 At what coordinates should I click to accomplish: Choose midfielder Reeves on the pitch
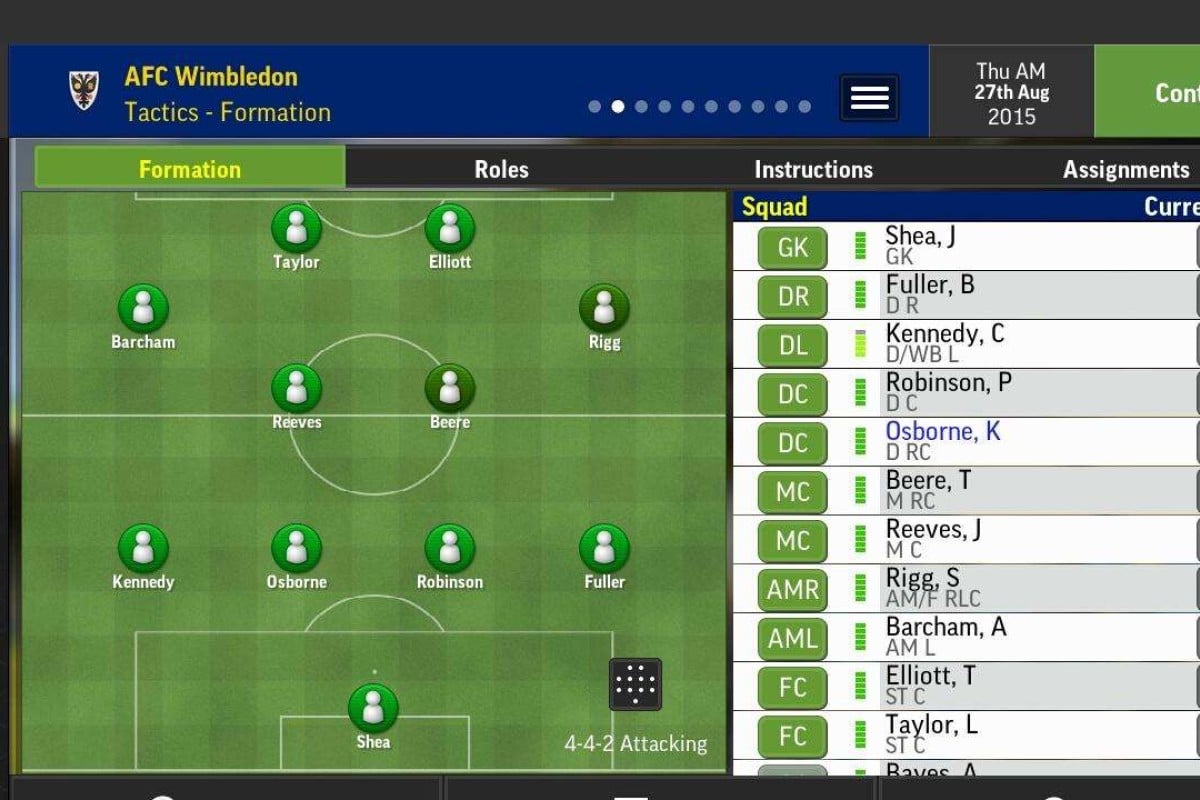(296, 388)
